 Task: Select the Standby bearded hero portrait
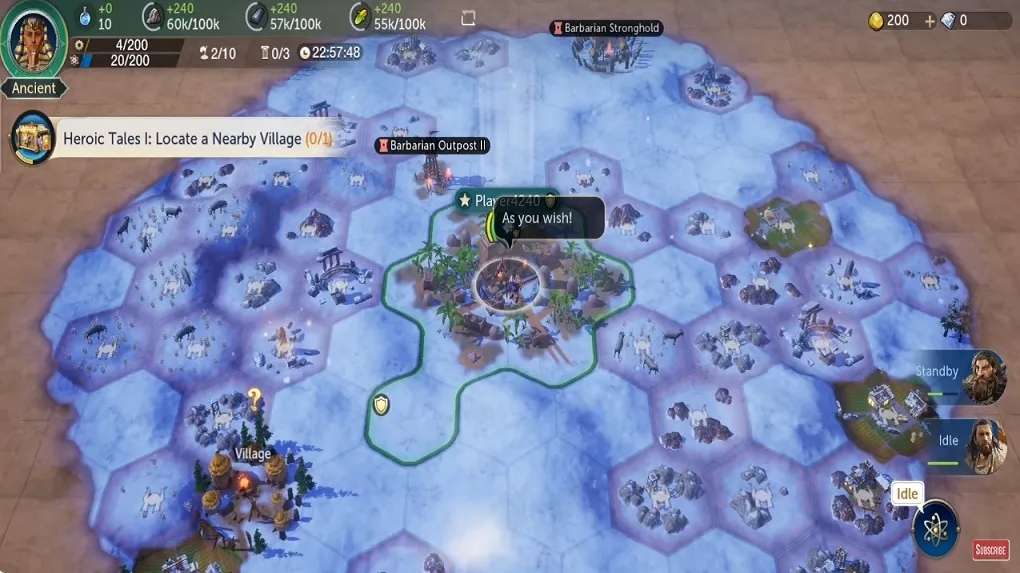(984, 376)
